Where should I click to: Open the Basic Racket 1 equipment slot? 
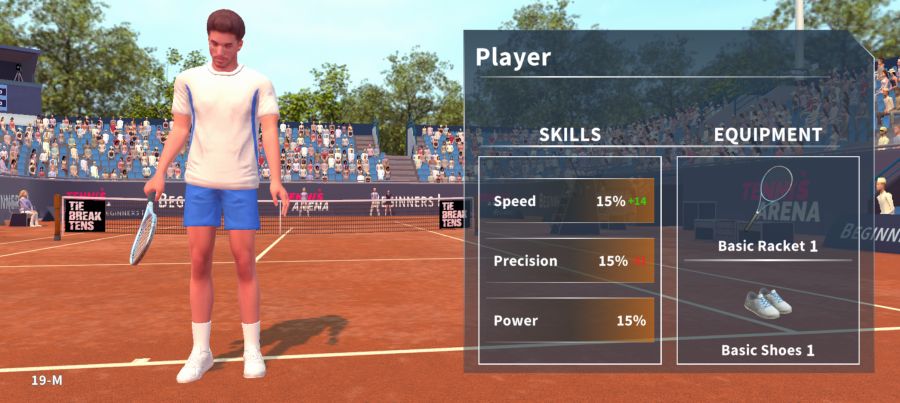[x=767, y=210]
